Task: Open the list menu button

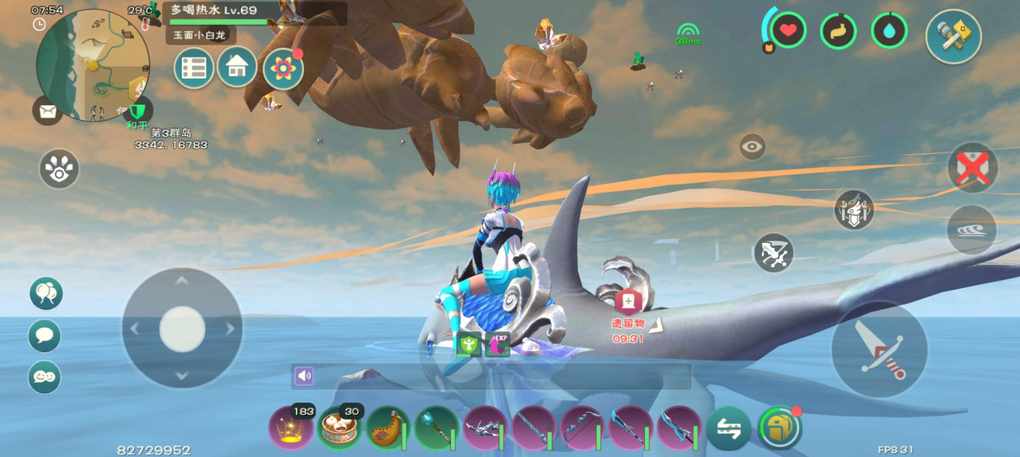Action: [x=194, y=68]
